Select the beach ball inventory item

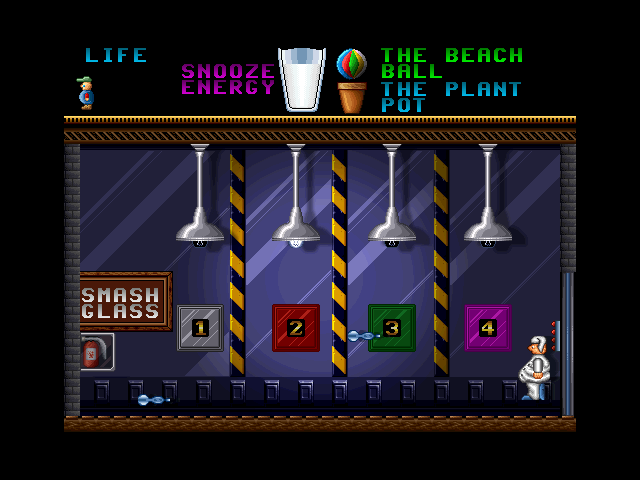point(351,63)
